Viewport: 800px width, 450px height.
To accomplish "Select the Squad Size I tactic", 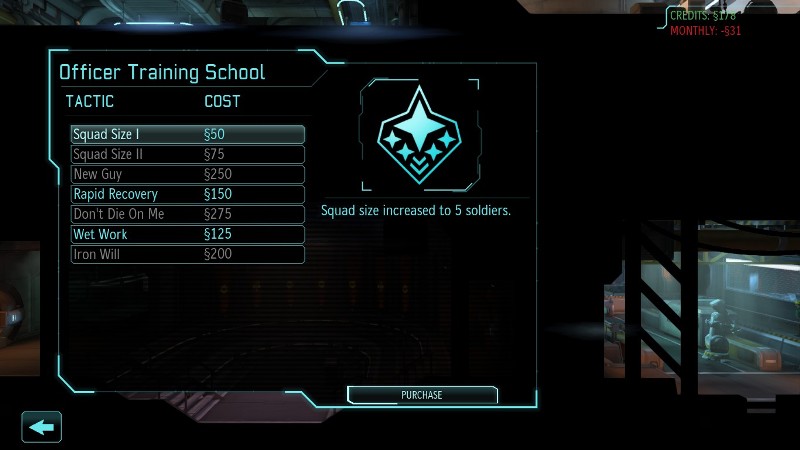I will [x=187, y=134].
